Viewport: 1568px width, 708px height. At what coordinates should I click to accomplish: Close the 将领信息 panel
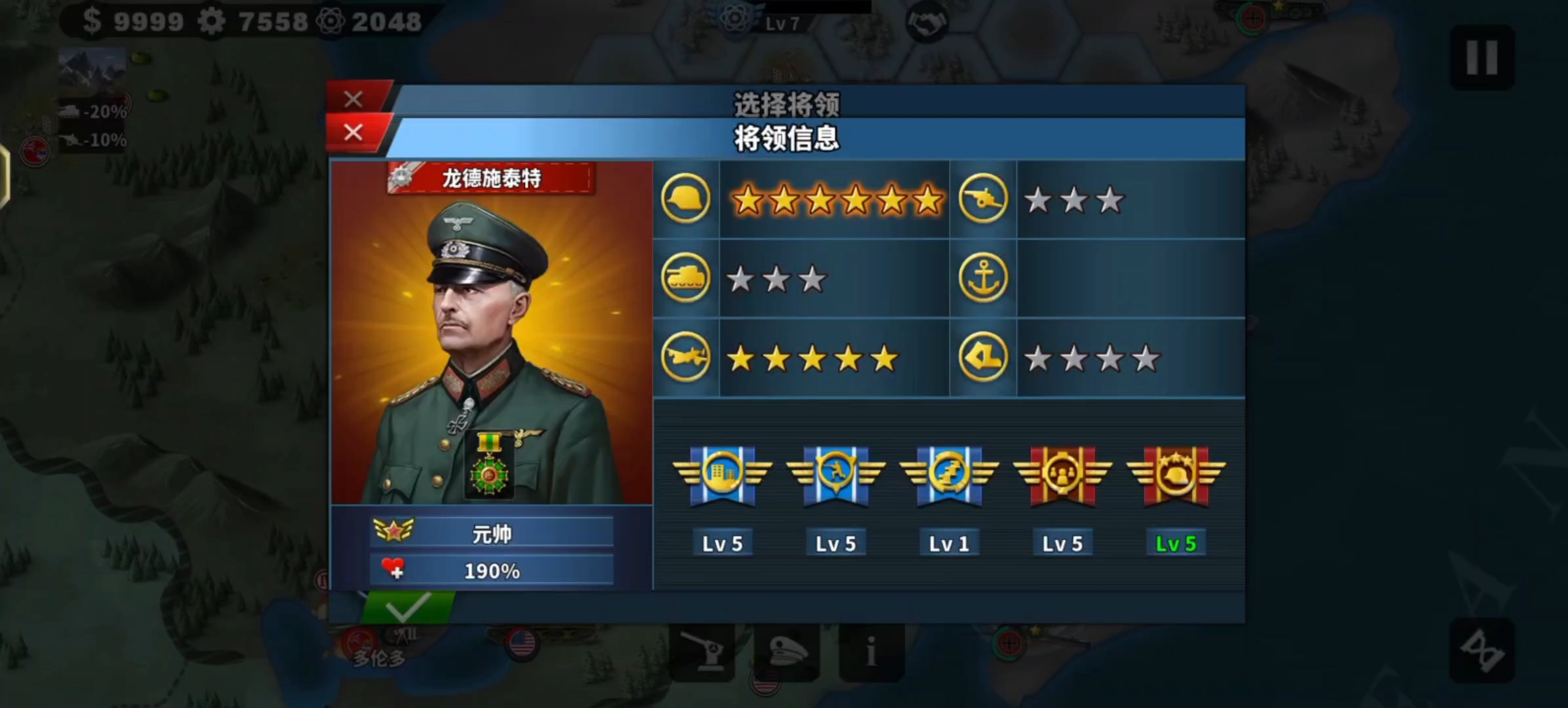tap(353, 133)
